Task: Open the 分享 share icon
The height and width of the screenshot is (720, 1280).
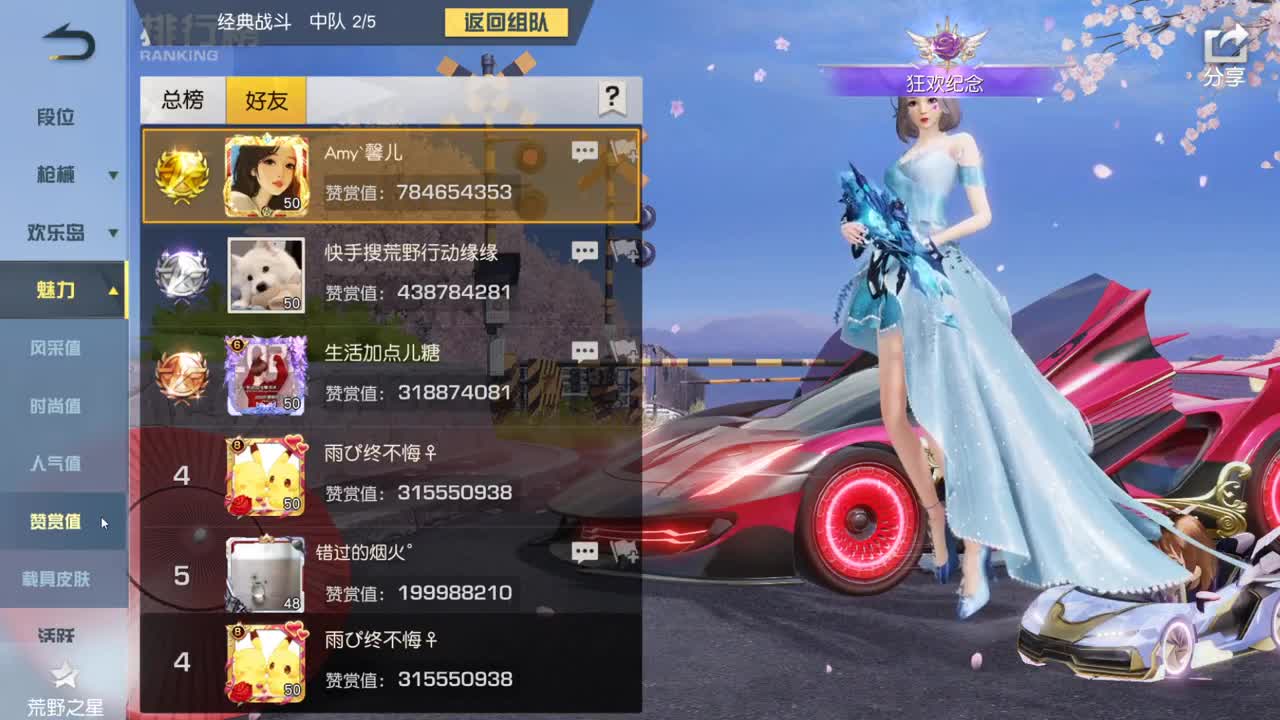Action: point(1222,45)
